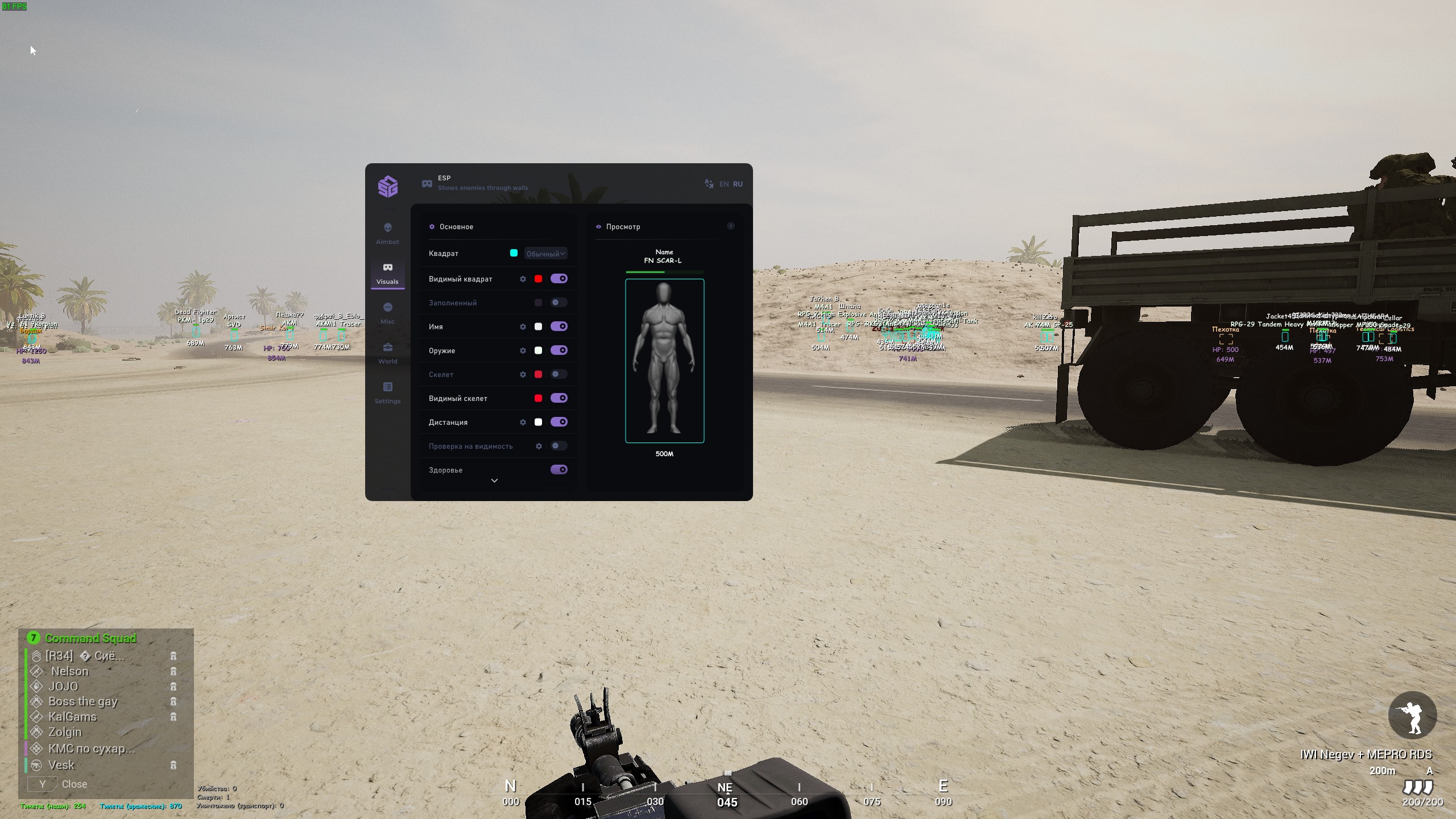The height and width of the screenshot is (819, 1456).
Task: Click the cheat logo in the top-left corner
Action: (387, 186)
